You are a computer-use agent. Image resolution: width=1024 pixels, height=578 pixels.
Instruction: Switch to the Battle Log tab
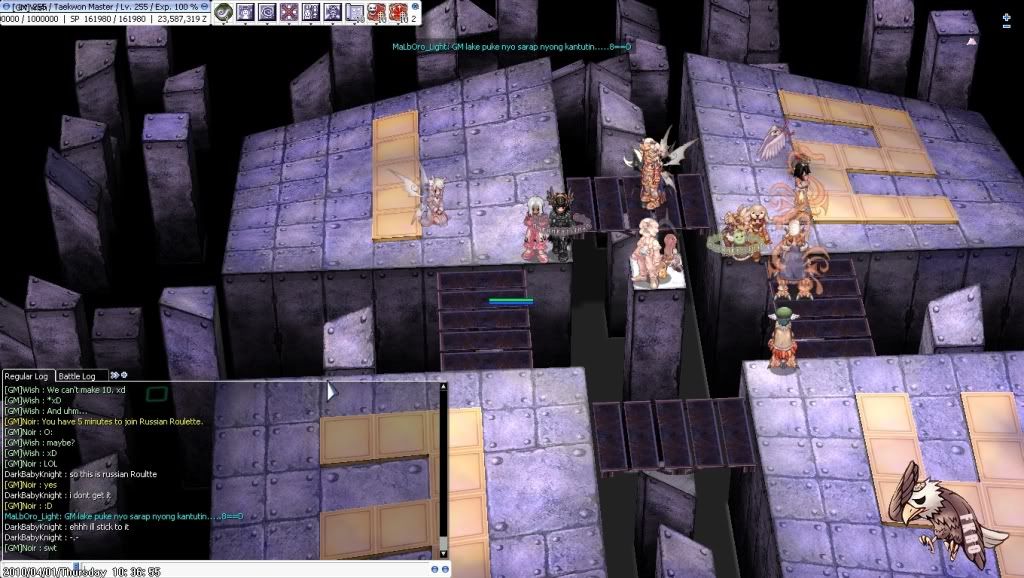[x=76, y=375]
